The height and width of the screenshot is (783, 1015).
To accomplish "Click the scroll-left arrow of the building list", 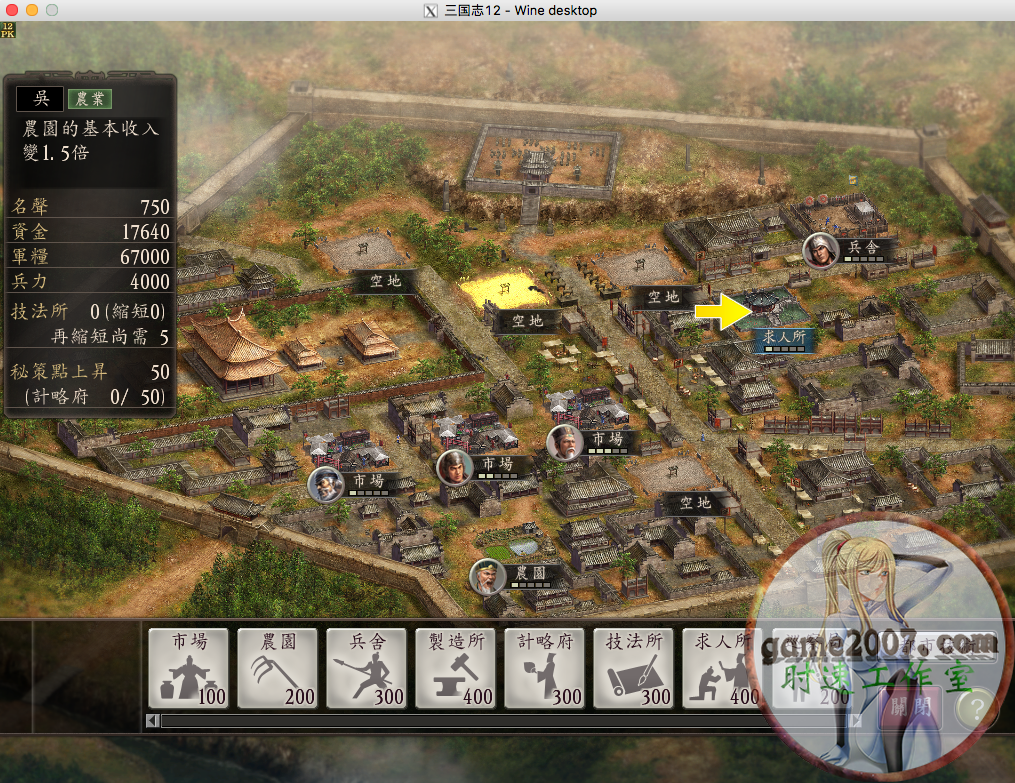I will point(153,720).
